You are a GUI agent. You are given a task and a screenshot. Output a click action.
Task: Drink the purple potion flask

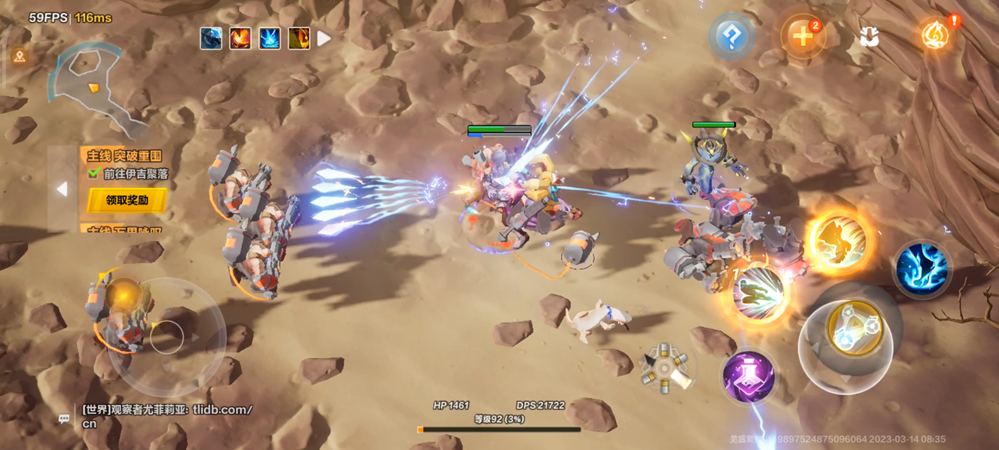click(x=748, y=378)
